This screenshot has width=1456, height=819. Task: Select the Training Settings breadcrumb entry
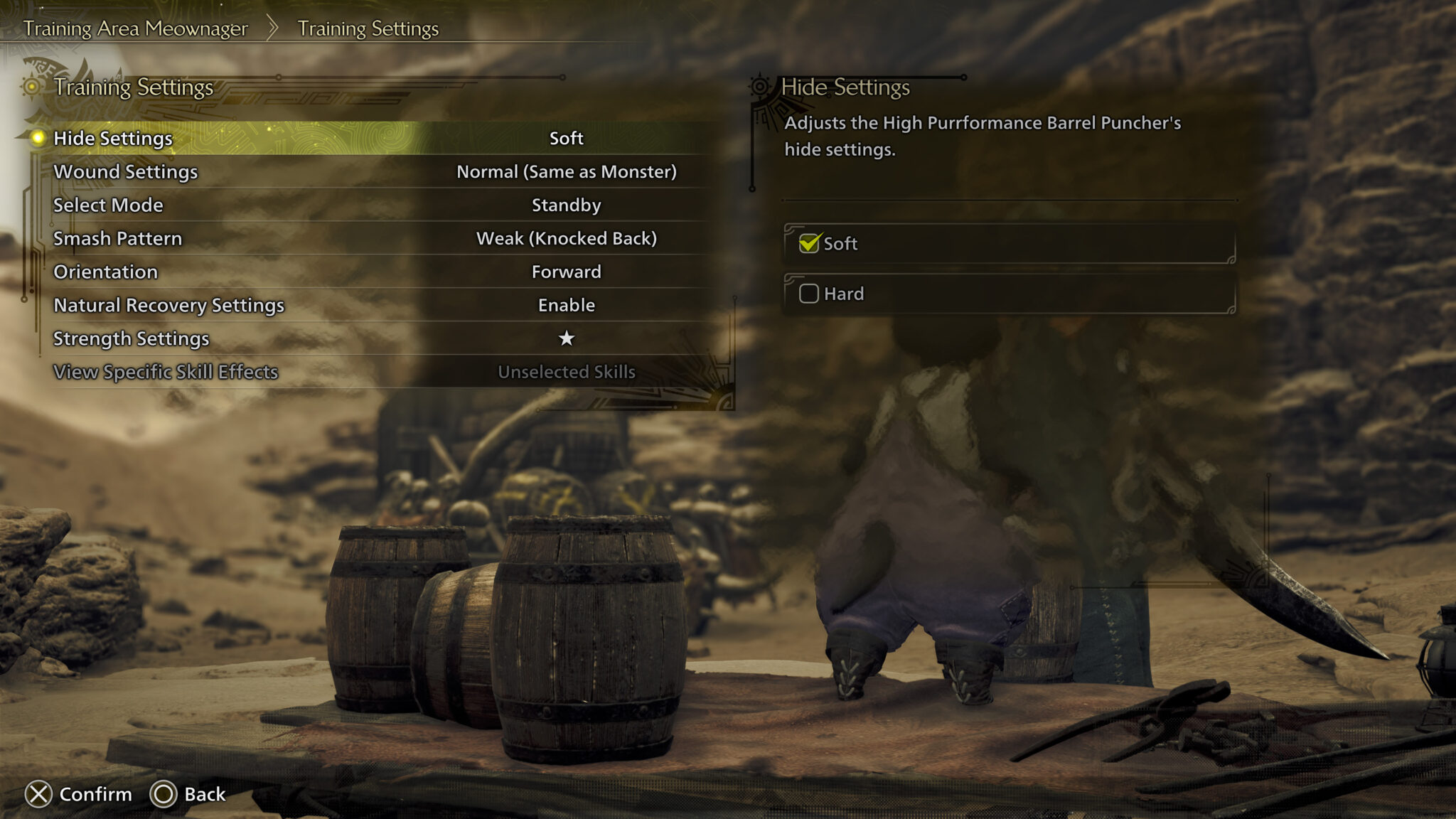pos(367,29)
